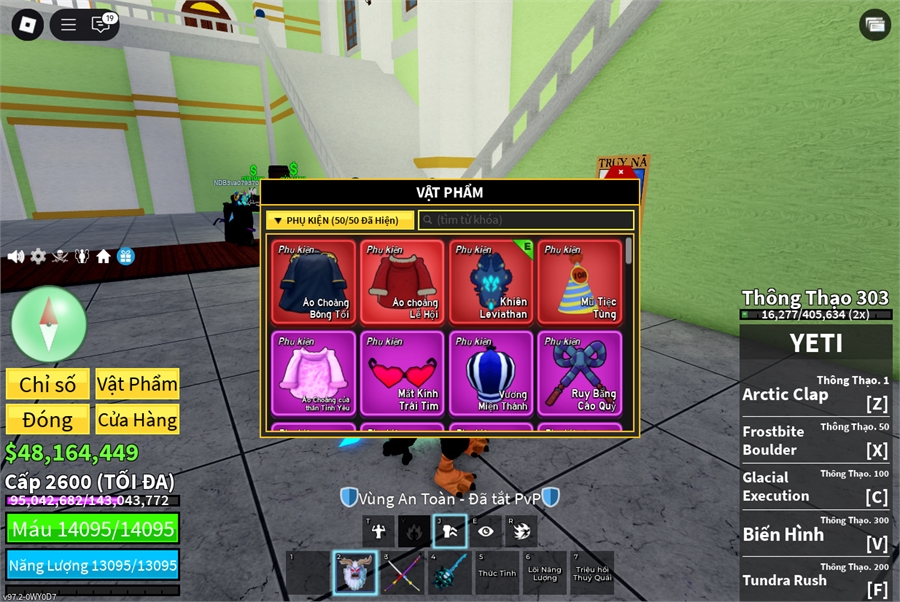Select the Áo Choàng Bóng Tối accessory

(x=313, y=281)
